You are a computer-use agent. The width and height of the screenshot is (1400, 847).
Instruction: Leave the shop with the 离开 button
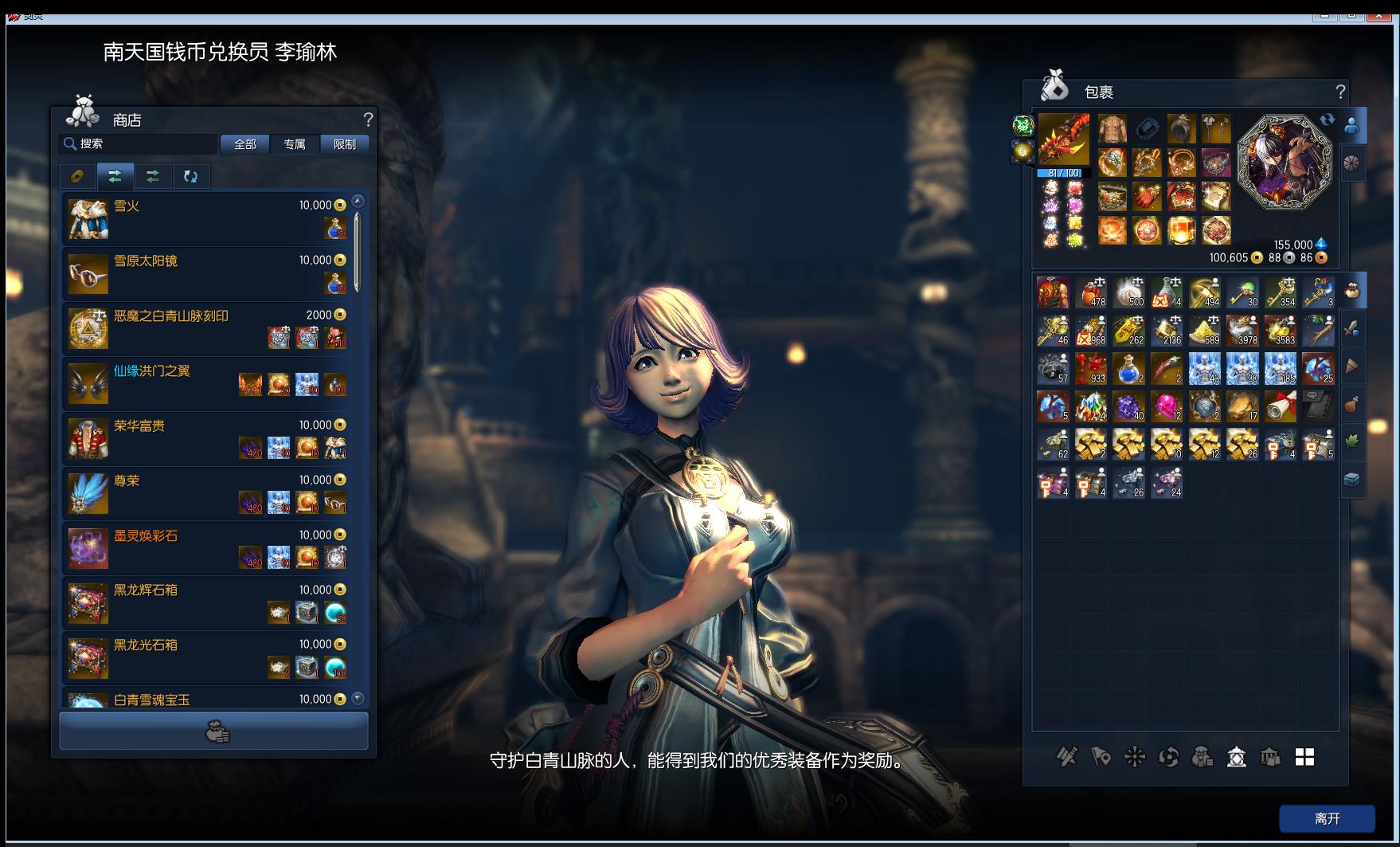[x=1327, y=818]
